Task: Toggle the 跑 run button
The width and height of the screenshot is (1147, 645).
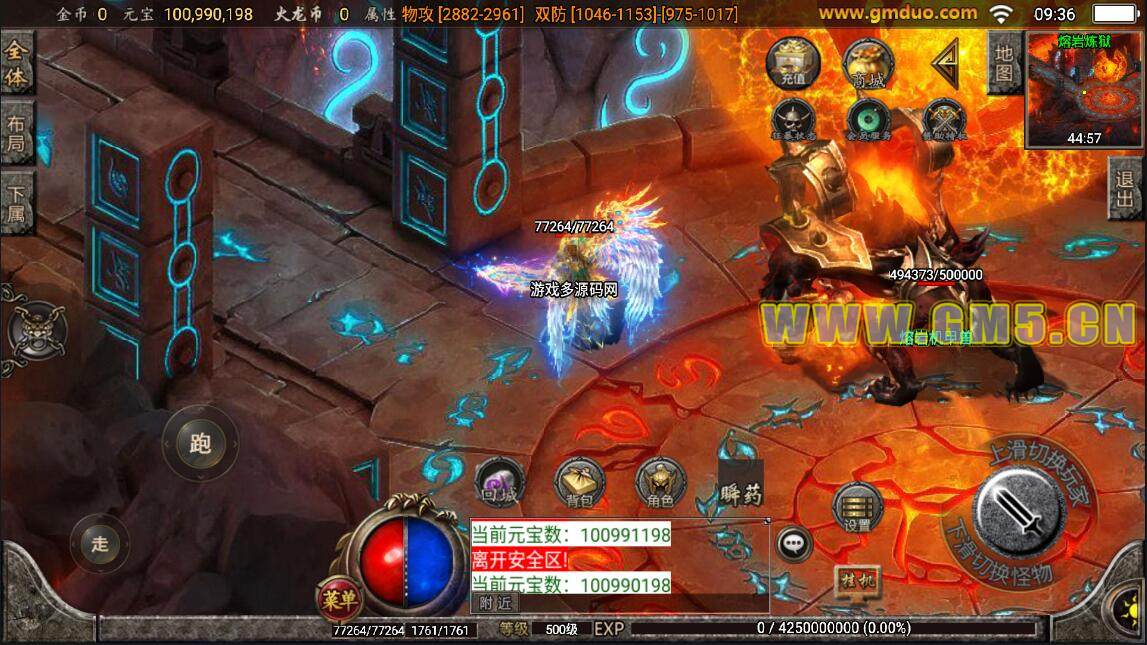Action: pyautogui.click(x=200, y=443)
